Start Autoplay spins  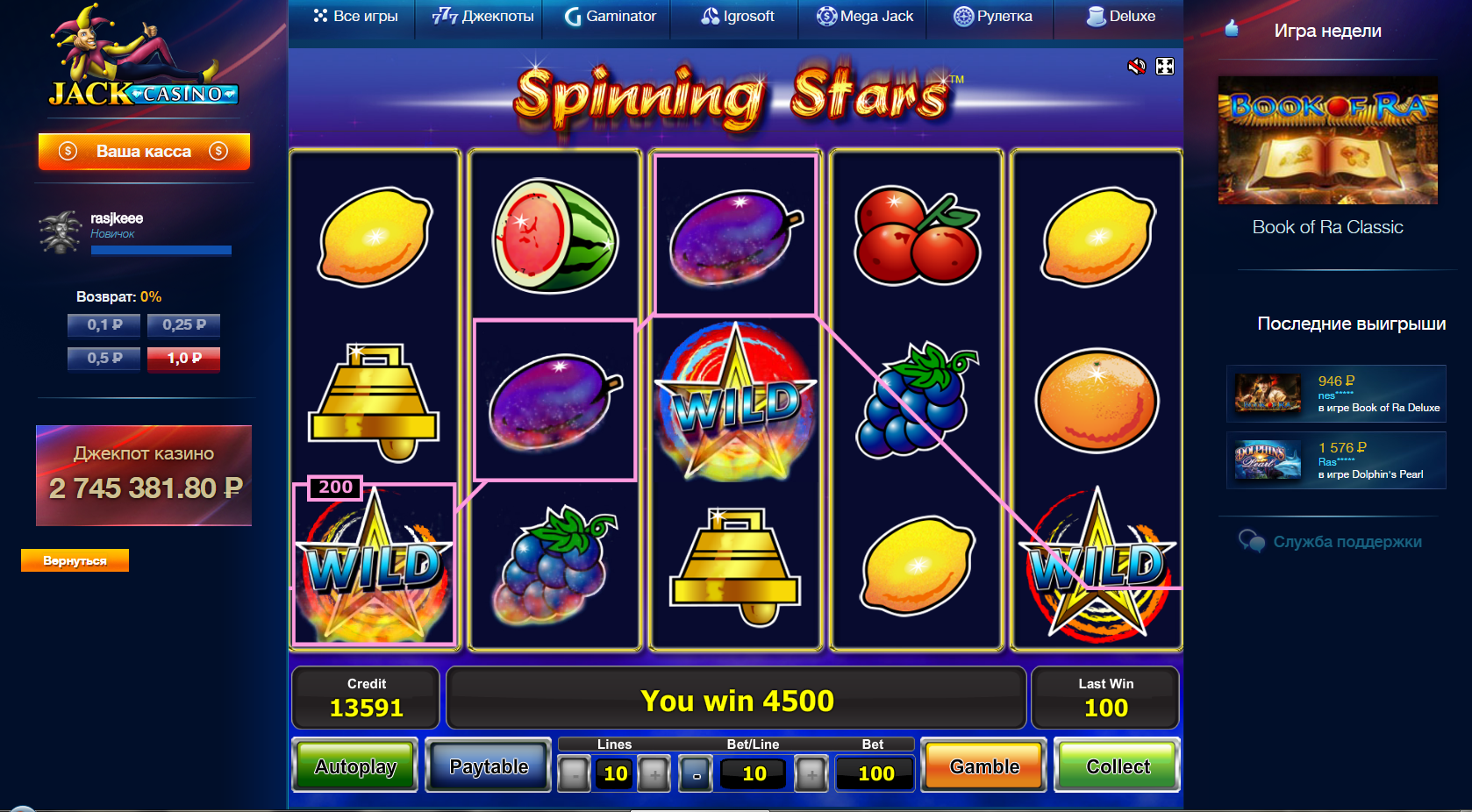(x=355, y=766)
